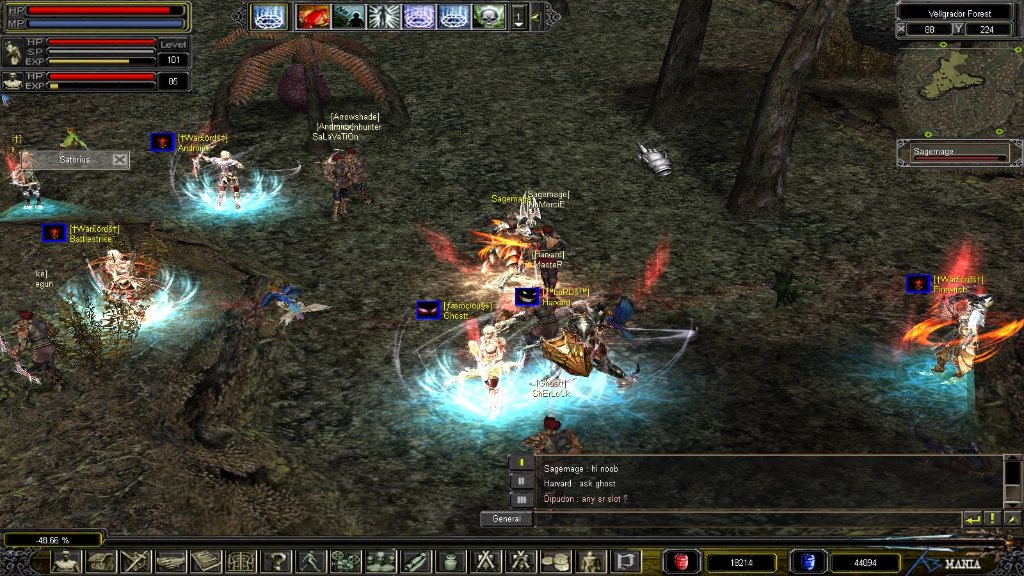Use the red crab skill icon
Viewport: 1024px width, 576px height.
click(x=314, y=16)
